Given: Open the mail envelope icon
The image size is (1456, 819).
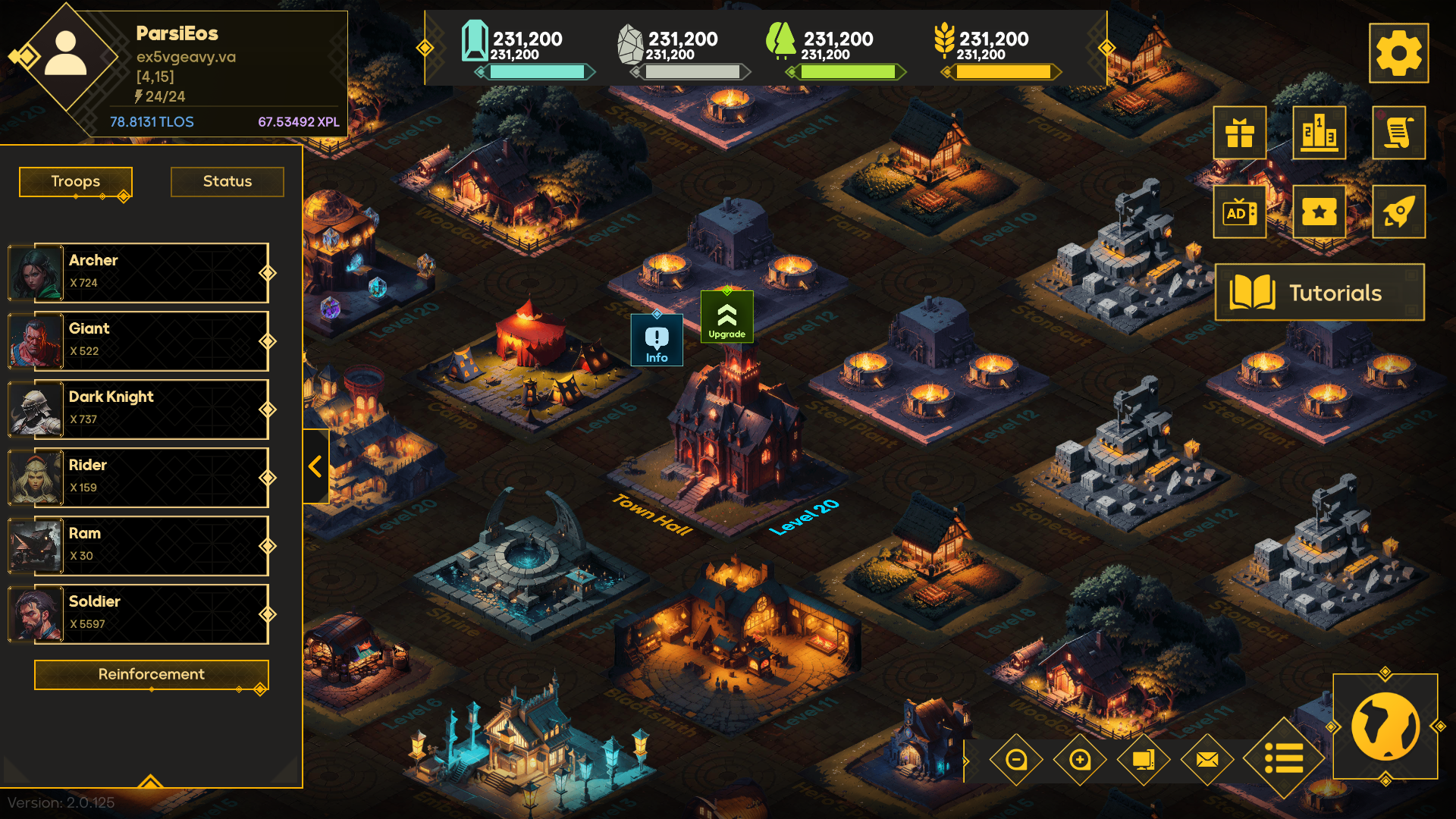Looking at the screenshot, I should pyautogui.click(x=1207, y=759).
